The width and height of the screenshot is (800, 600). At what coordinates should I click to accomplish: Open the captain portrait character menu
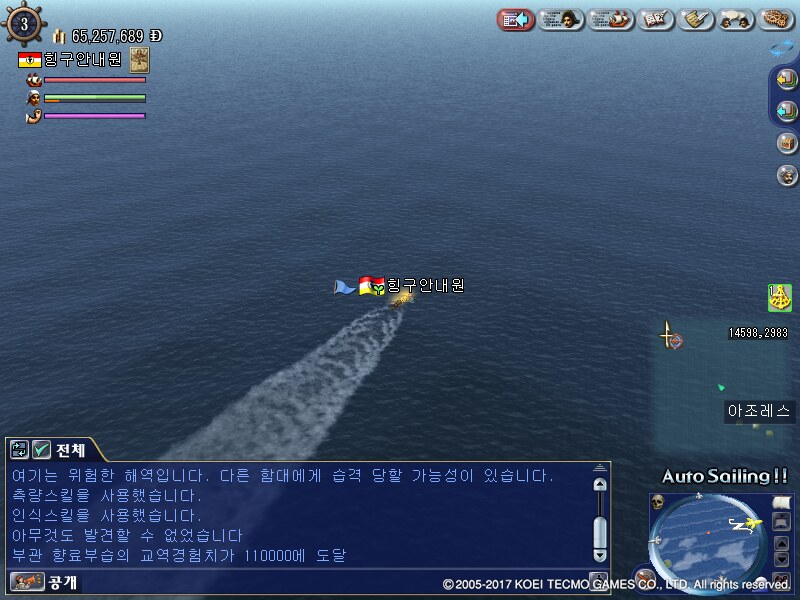click(x=562, y=19)
